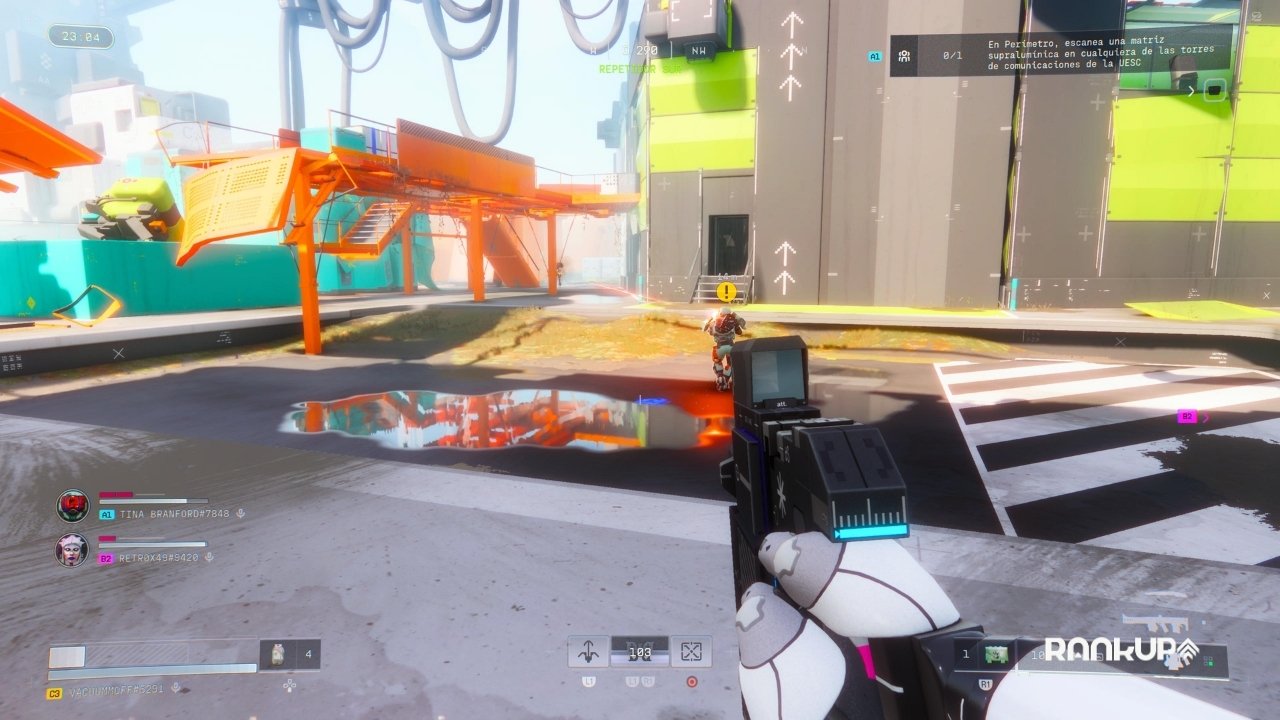1280x720 pixels.
Task: Click the objective group icon beside 0/1
Action: pos(904,56)
